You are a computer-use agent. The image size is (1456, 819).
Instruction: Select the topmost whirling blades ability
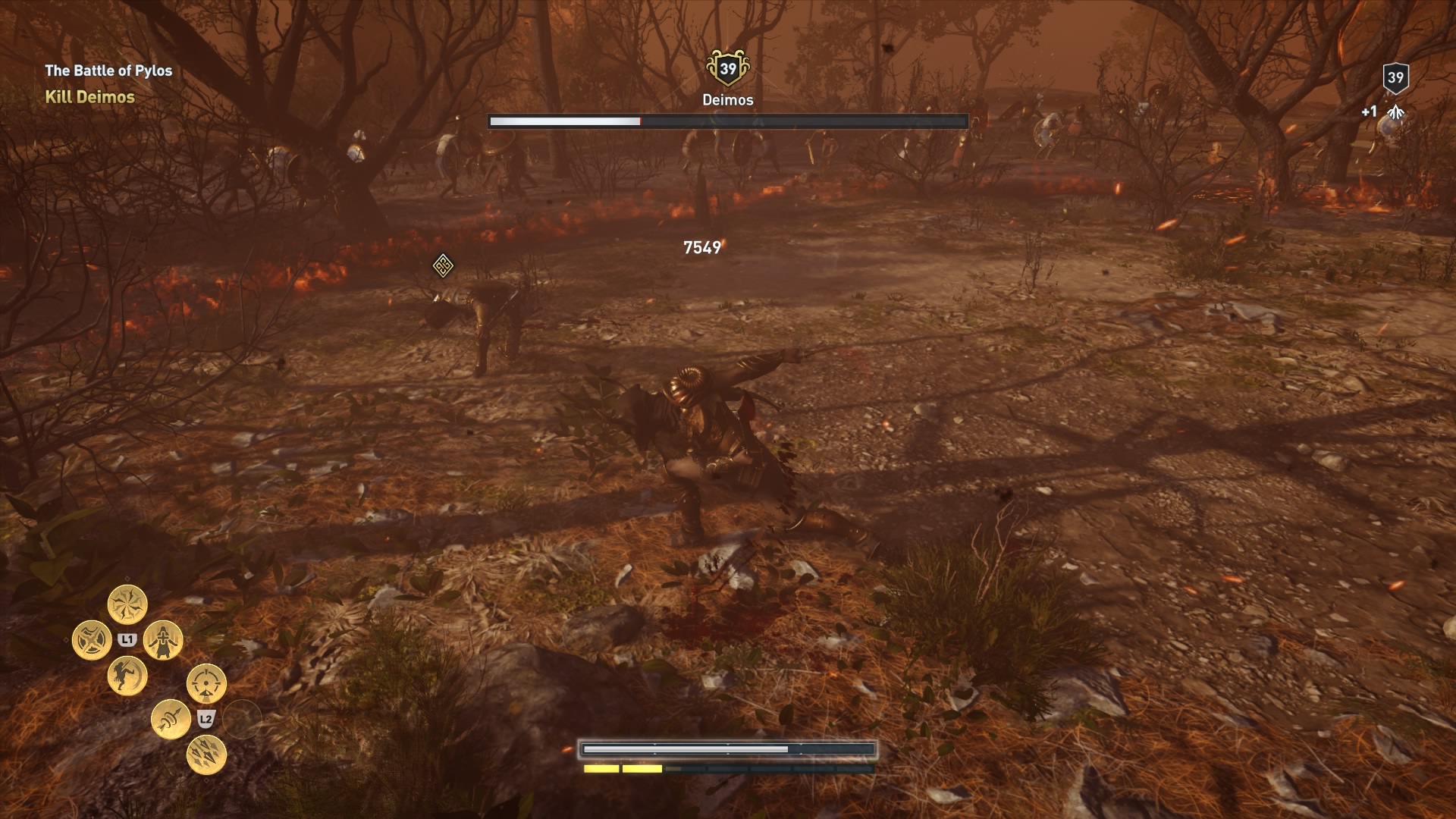pyautogui.click(x=127, y=604)
